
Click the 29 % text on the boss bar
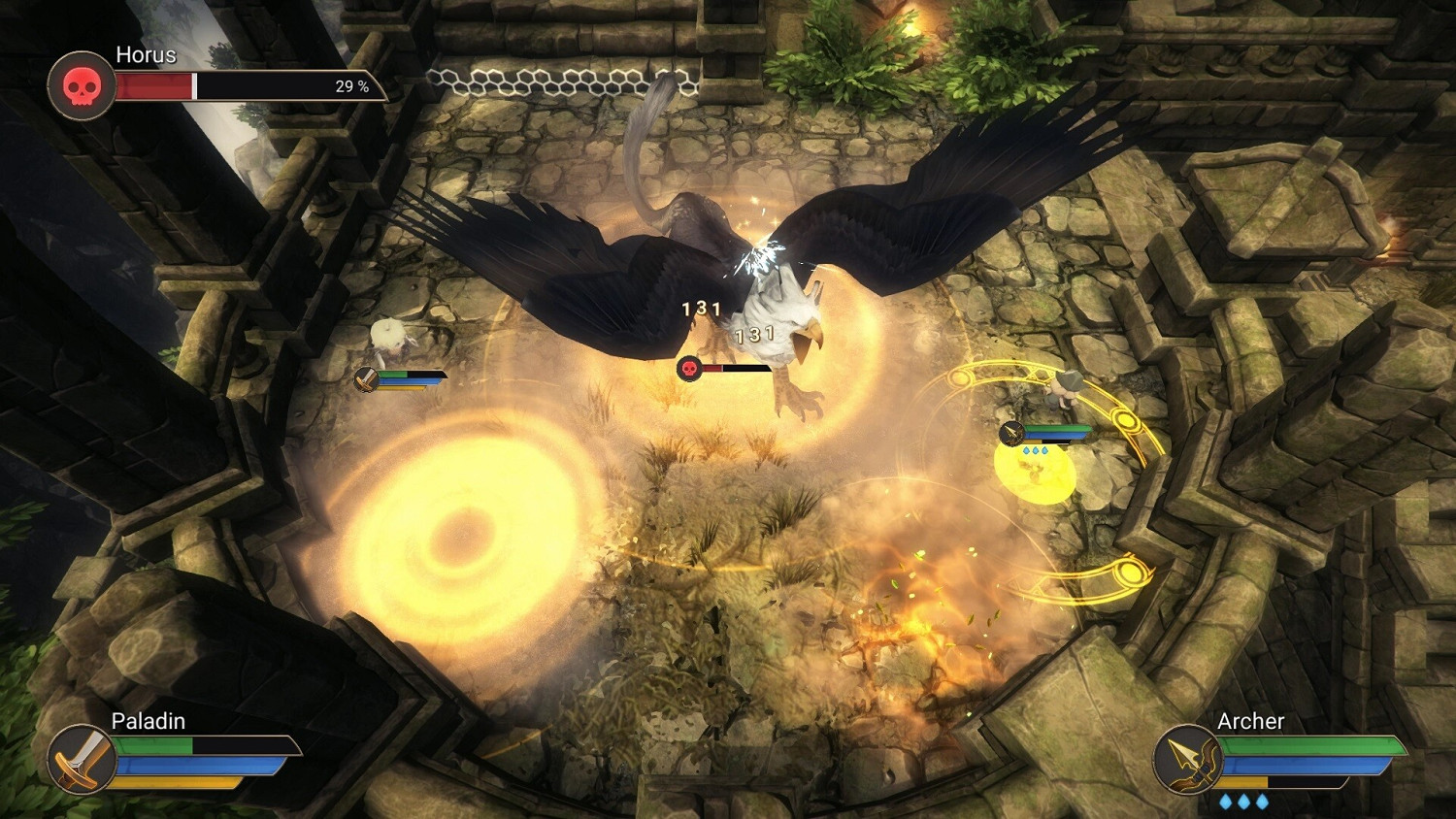click(x=351, y=87)
